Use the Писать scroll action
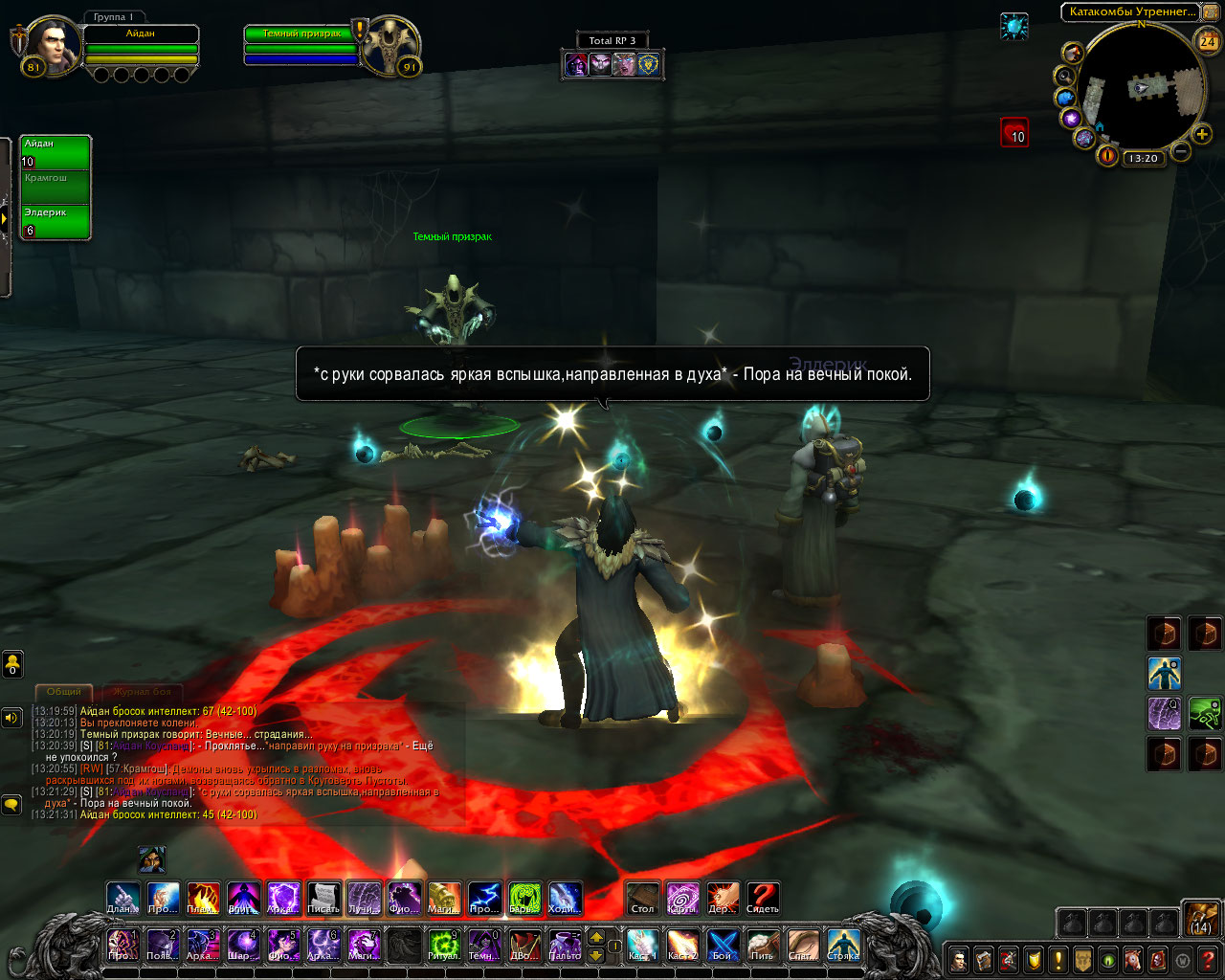 point(323,899)
